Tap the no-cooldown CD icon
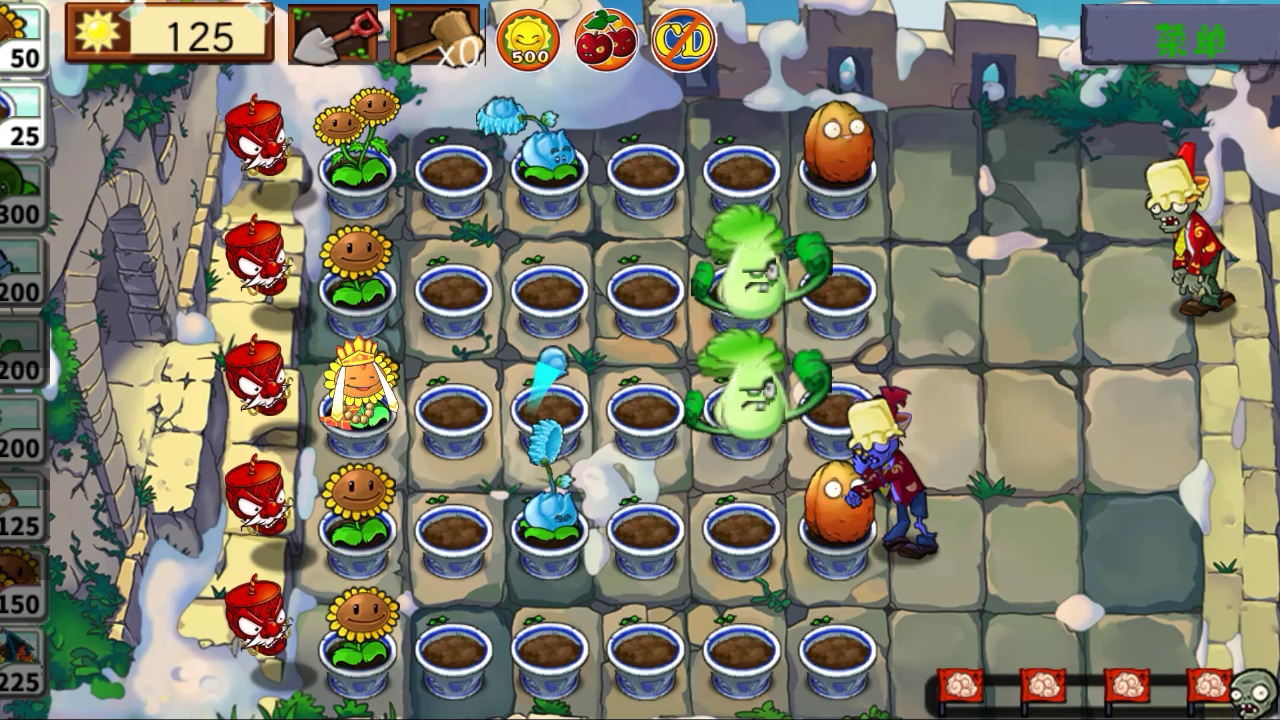This screenshot has height=720, width=1280. pyautogui.click(x=684, y=40)
